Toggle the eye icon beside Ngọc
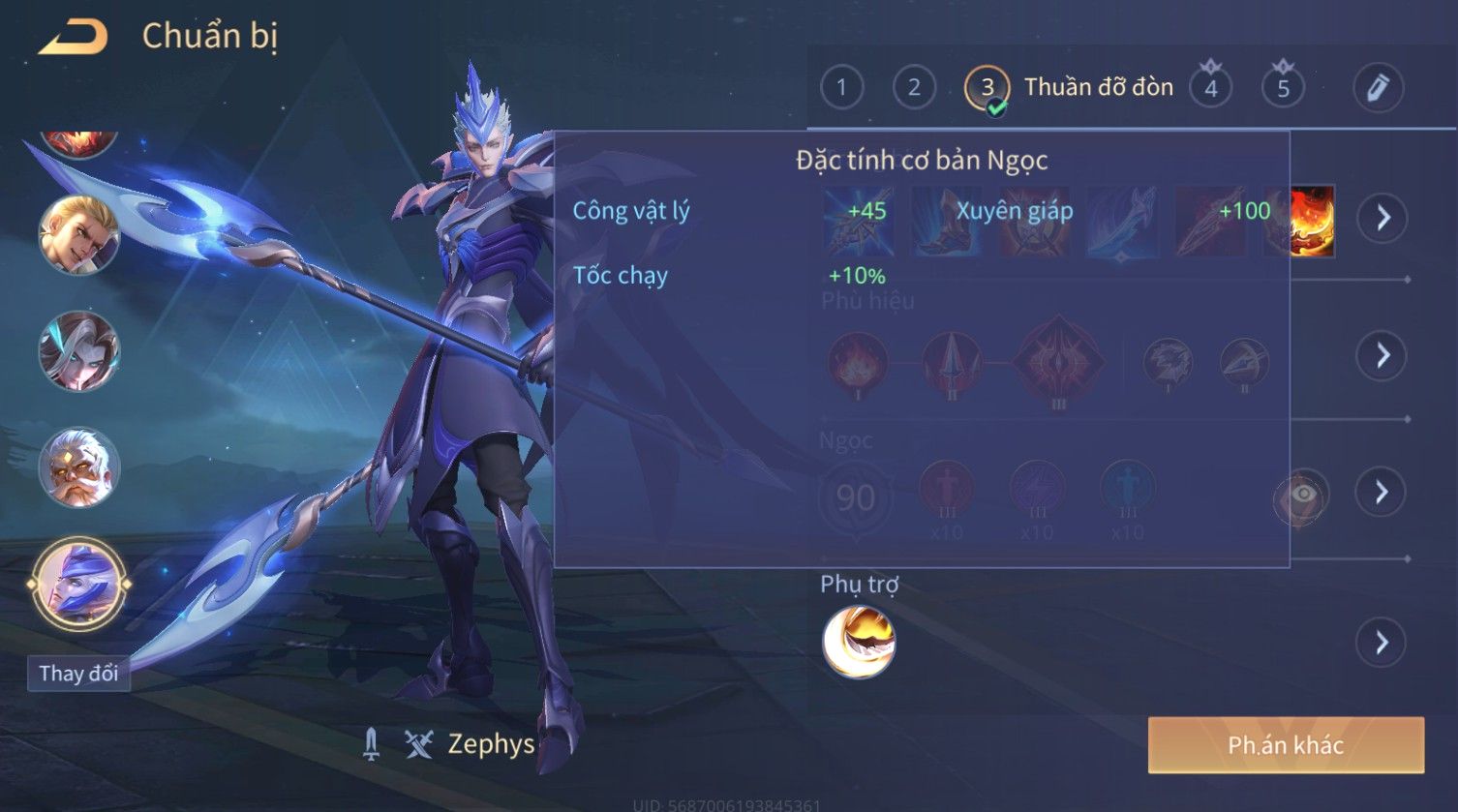The height and width of the screenshot is (812, 1458). (x=1303, y=496)
